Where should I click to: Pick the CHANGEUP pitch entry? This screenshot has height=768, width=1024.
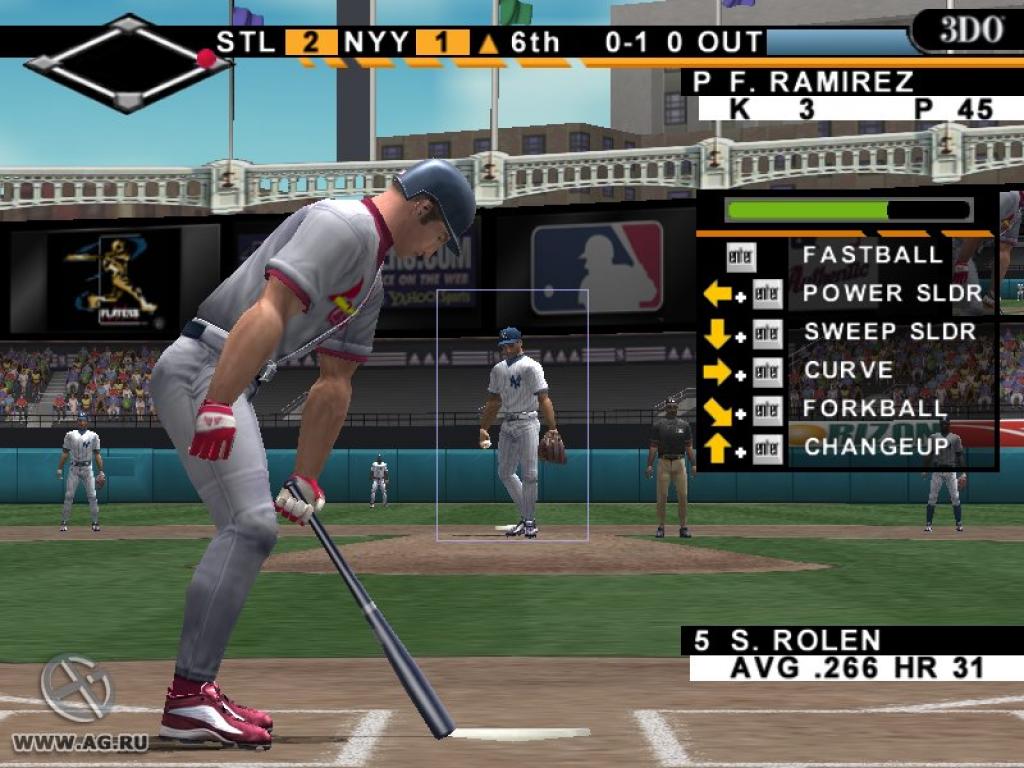pos(876,447)
